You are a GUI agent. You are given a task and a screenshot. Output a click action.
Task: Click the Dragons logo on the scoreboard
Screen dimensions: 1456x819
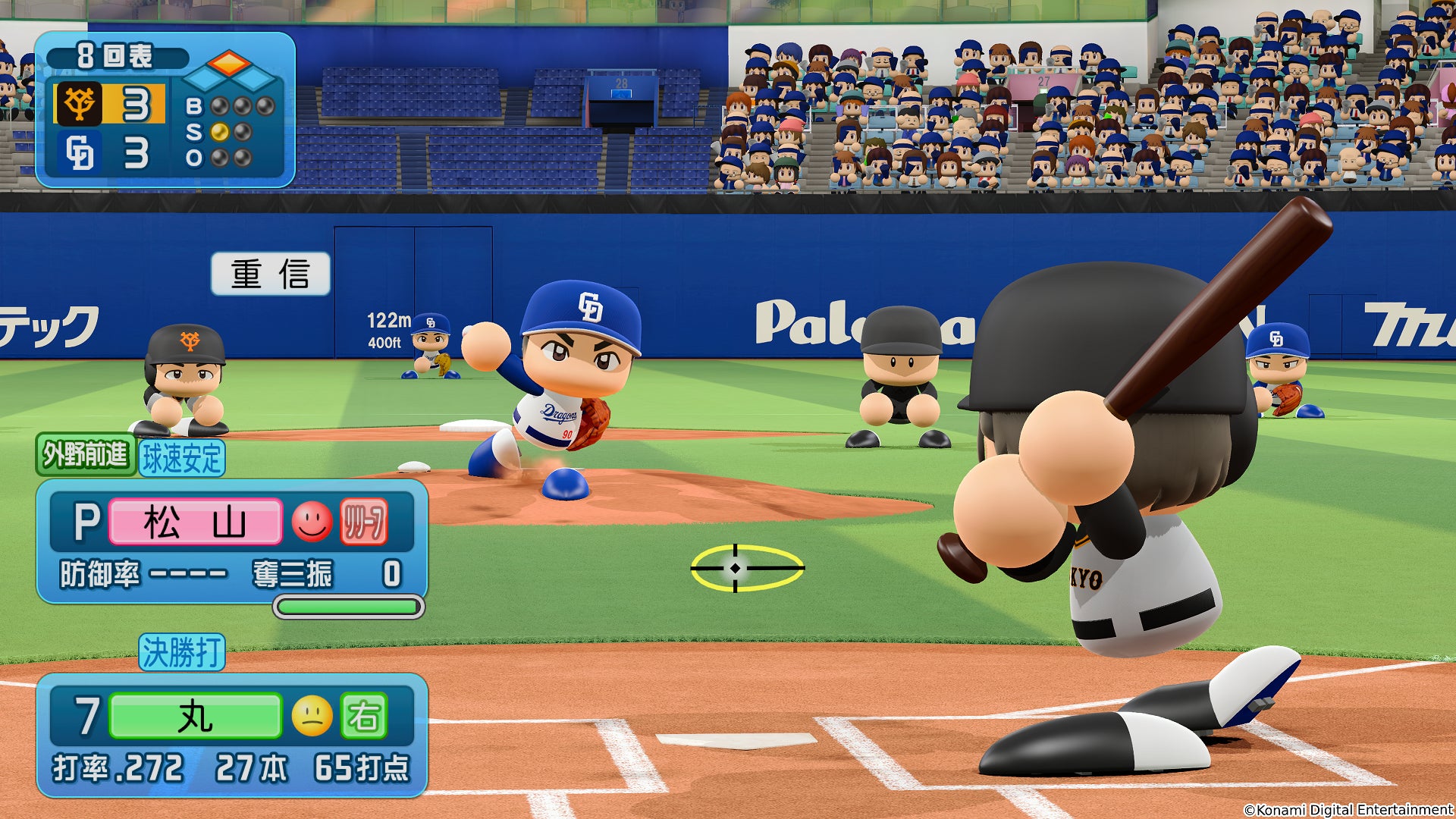pos(79,152)
